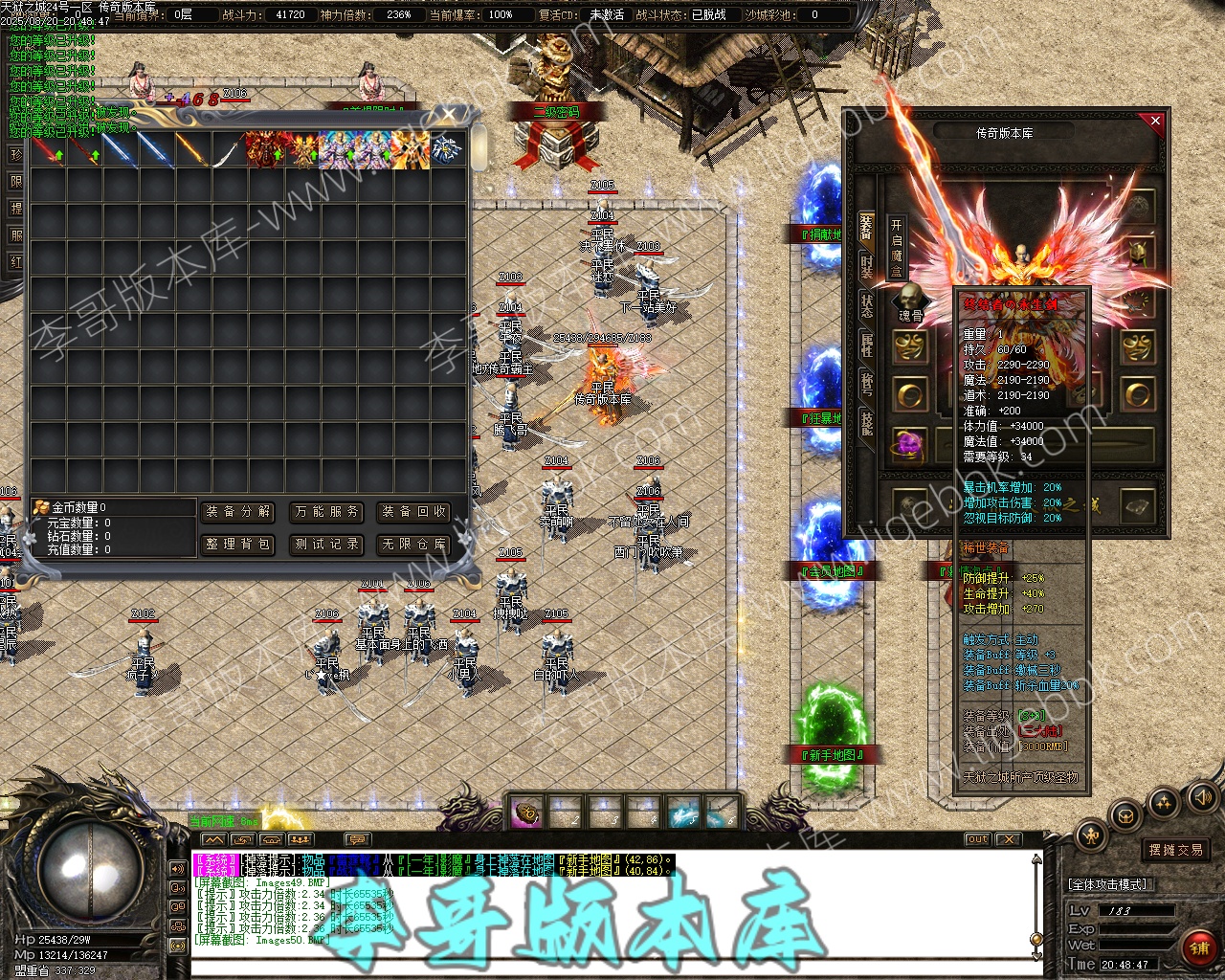Image resolution: width=1225 pixels, height=980 pixels.
Task: Close the chat window with the X button
Action: click(1008, 839)
